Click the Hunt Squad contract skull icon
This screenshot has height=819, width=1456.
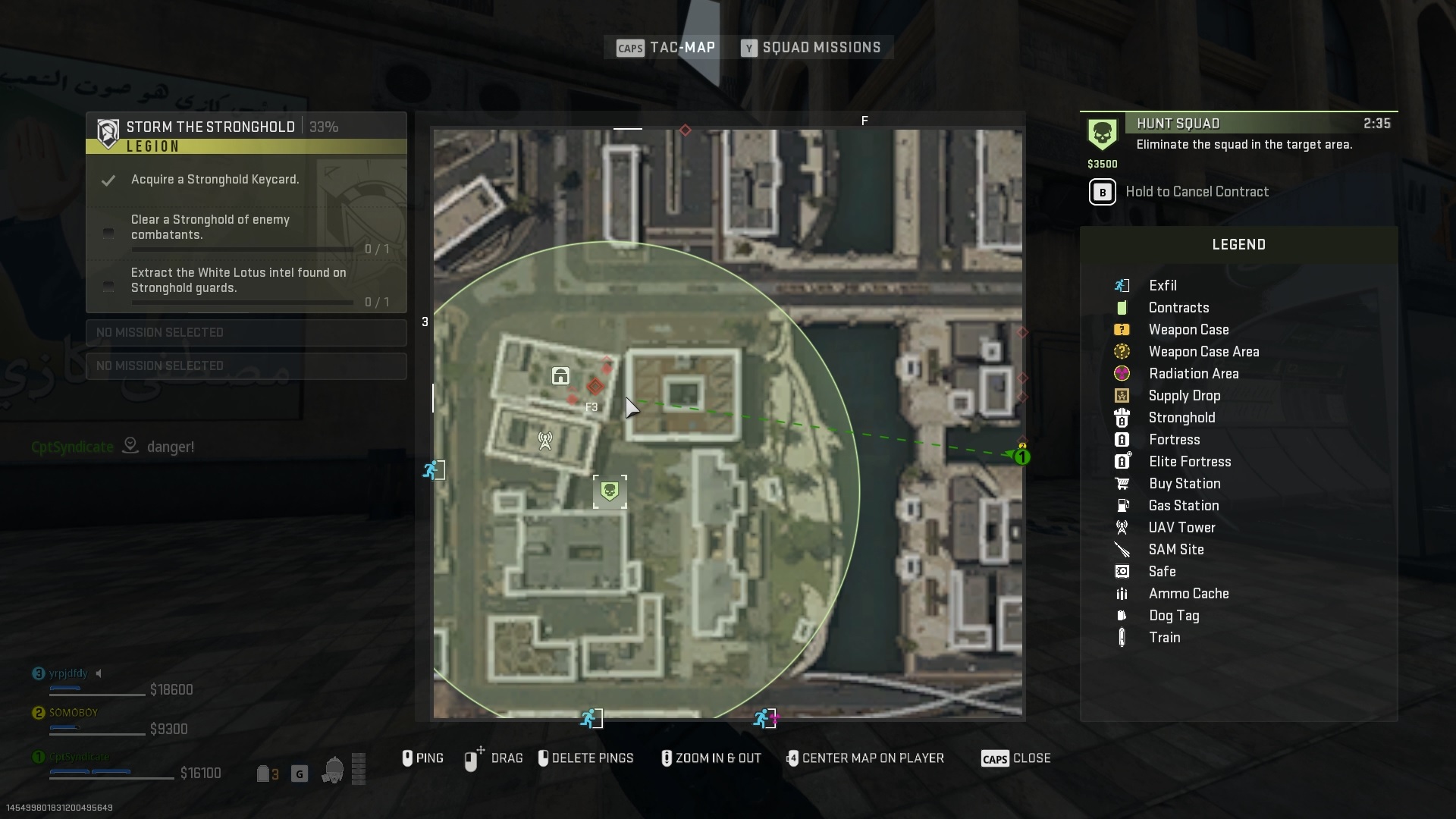tap(1103, 133)
